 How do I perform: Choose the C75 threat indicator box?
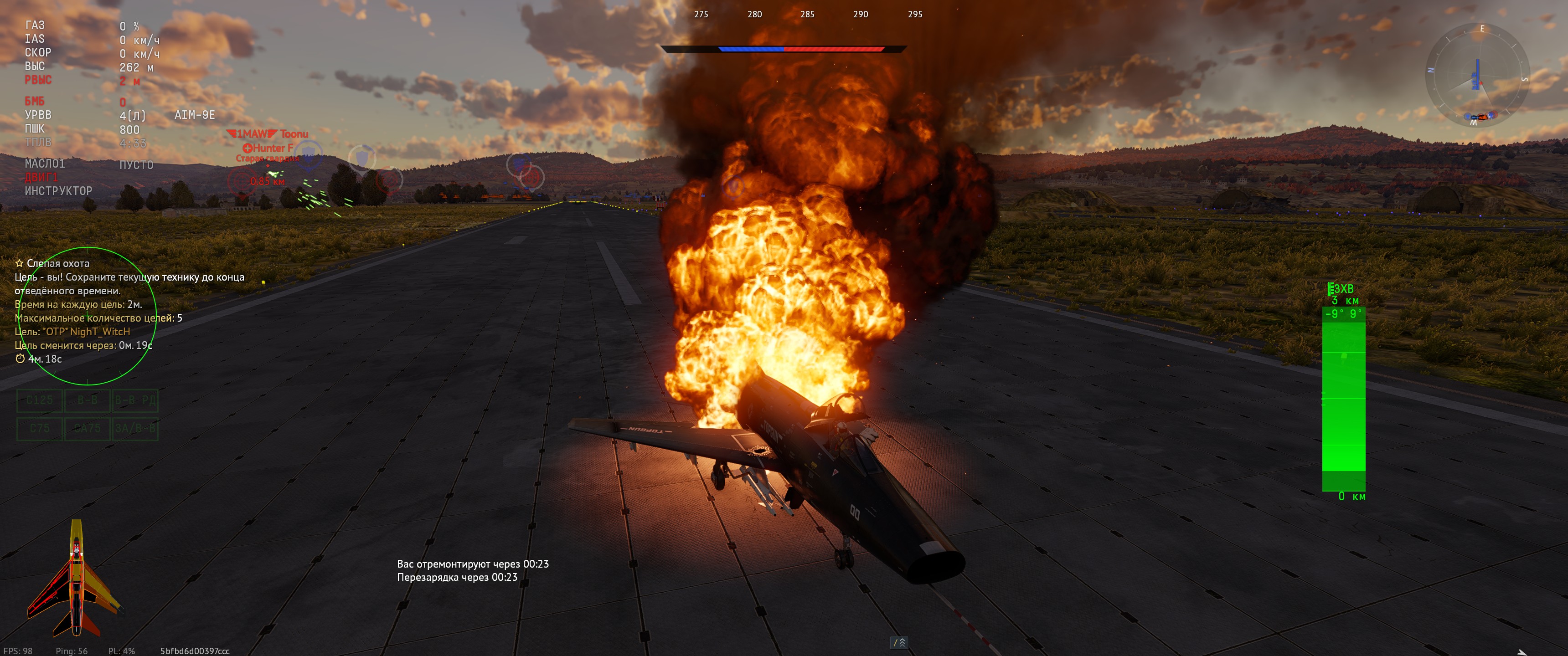tap(40, 428)
